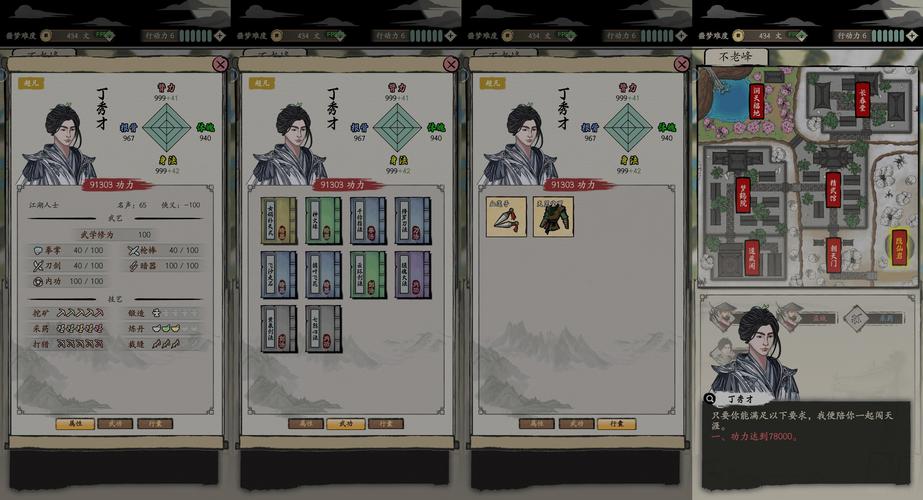The height and width of the screenshot is (500, 923).
Task: Close the panel showing the weapon skill stats
Action: coord(220,64)
